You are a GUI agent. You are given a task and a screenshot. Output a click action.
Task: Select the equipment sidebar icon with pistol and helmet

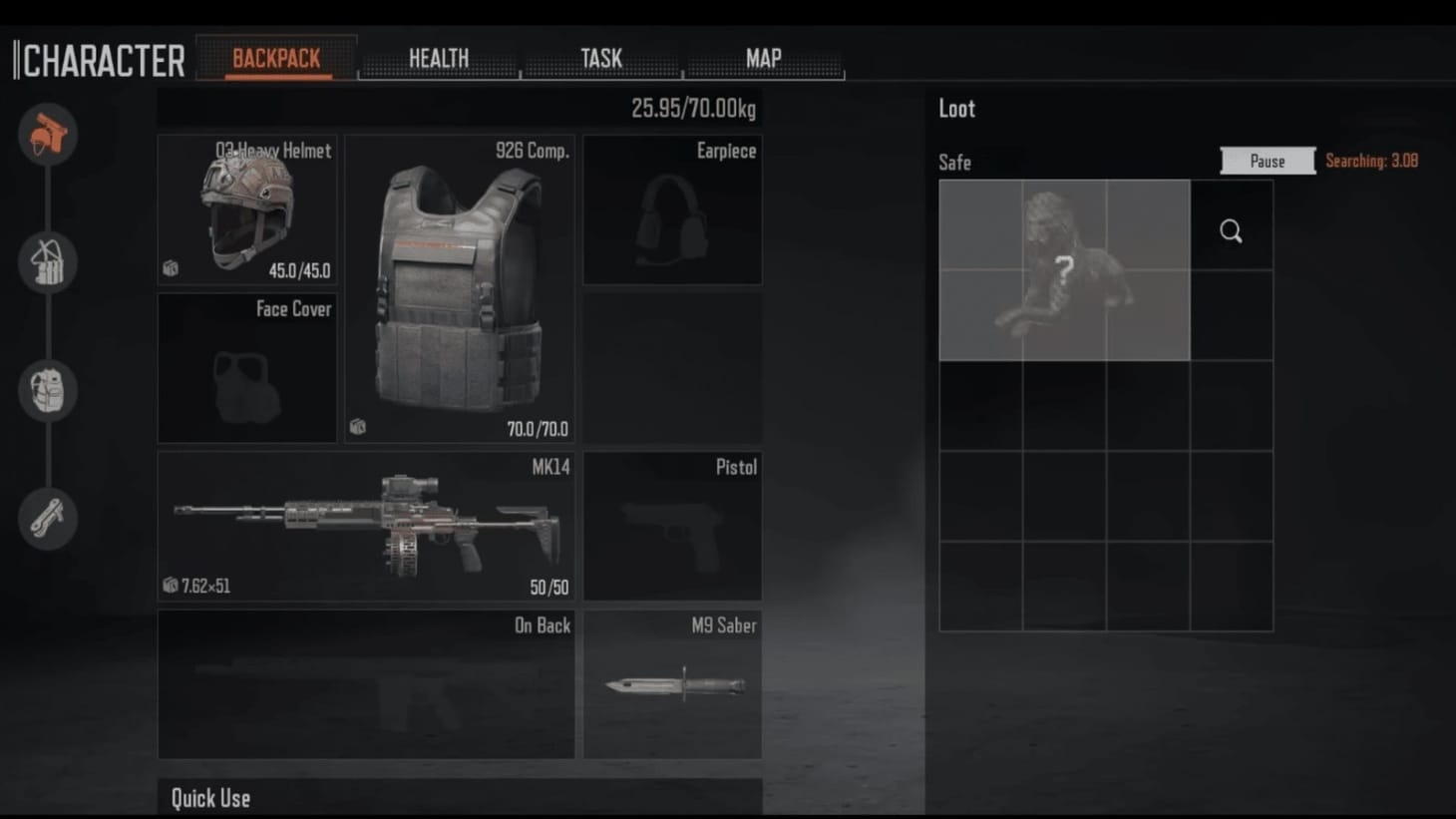click(47, 136)
